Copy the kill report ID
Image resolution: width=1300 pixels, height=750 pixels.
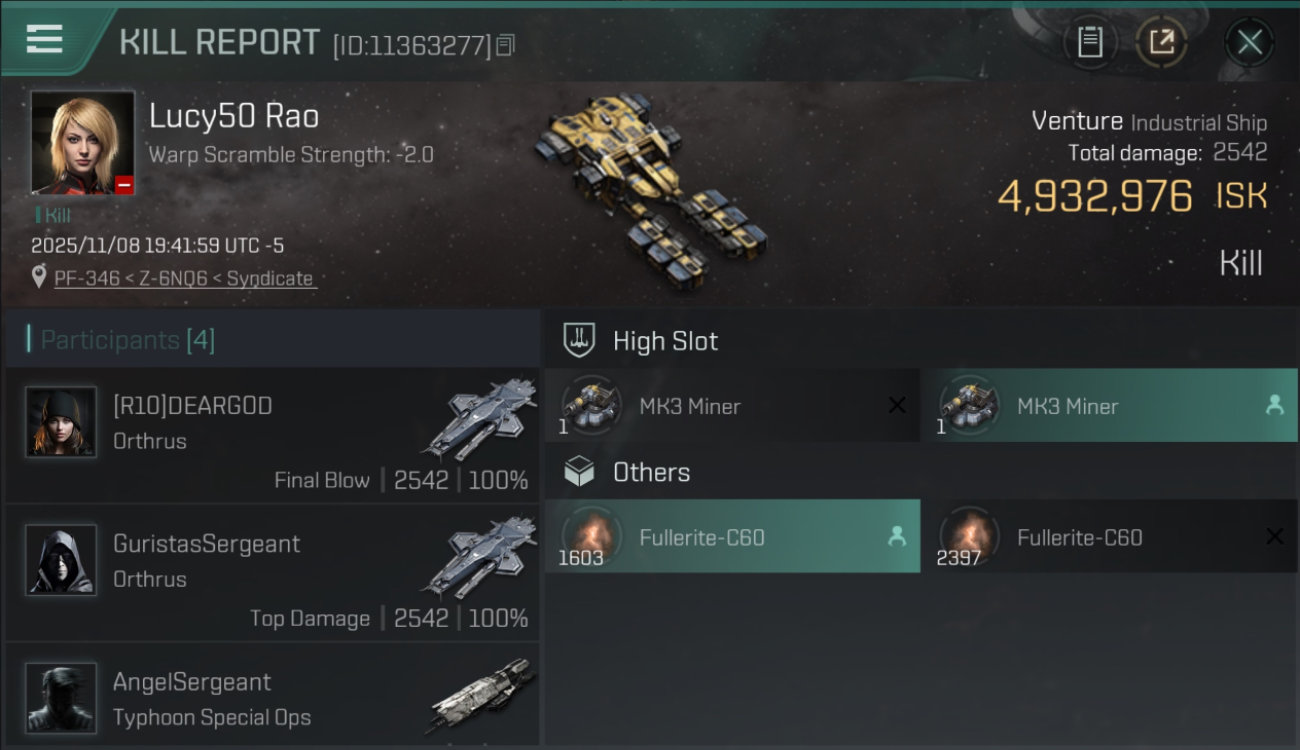point(505,44)
